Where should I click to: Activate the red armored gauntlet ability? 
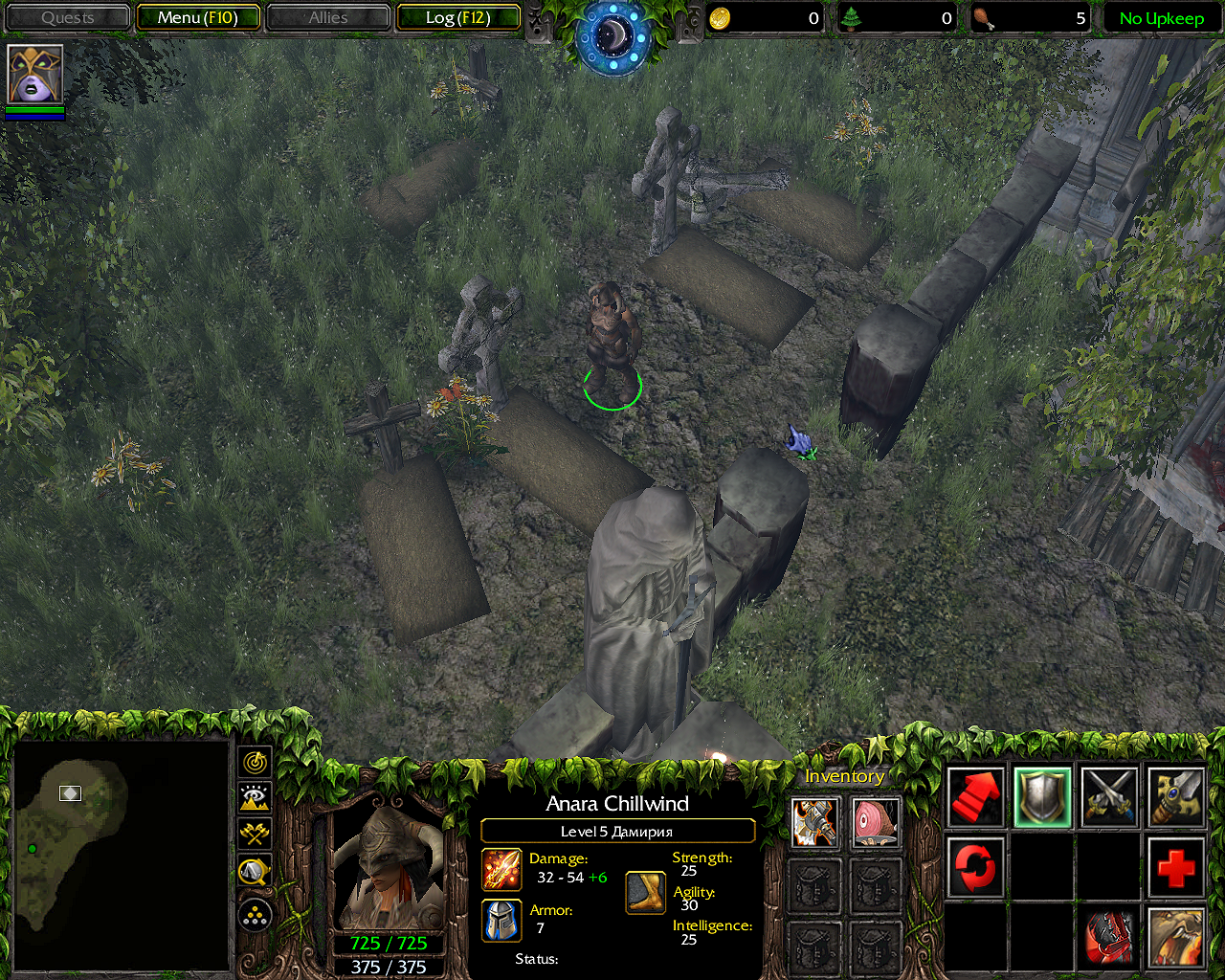pyautogui.click(x=1109, y=937)
